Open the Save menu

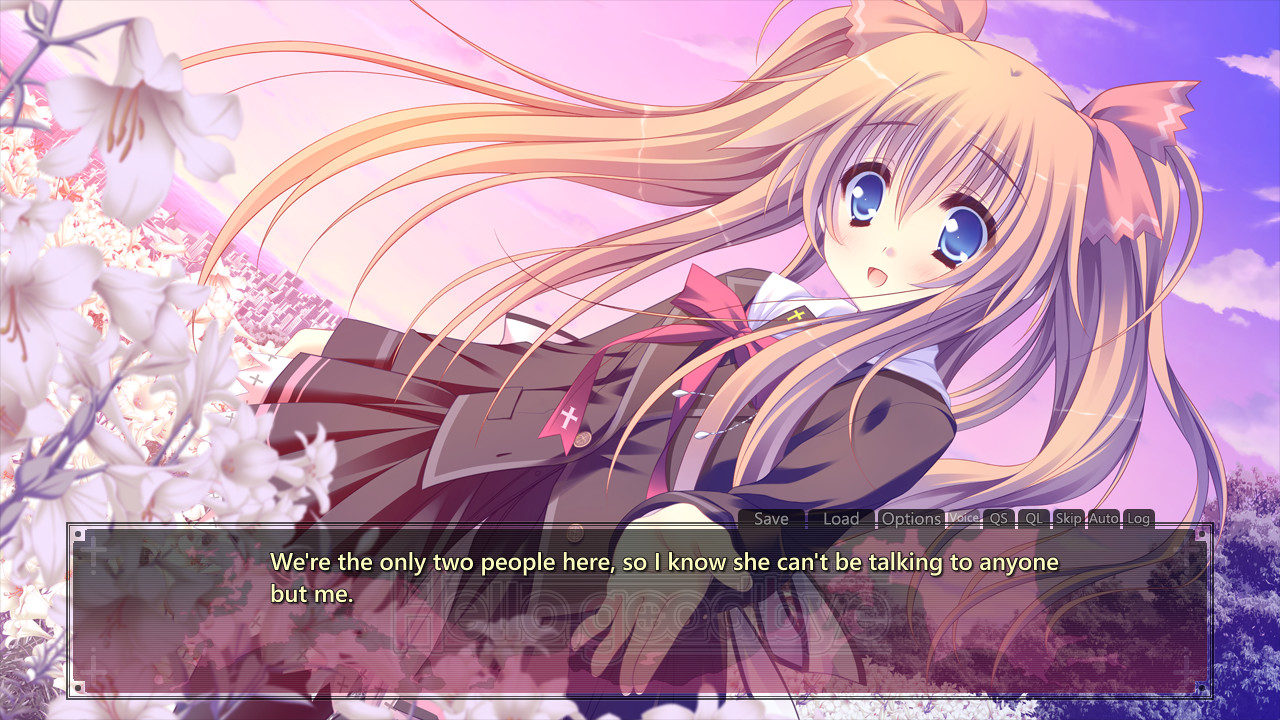(x=771, y=518)
